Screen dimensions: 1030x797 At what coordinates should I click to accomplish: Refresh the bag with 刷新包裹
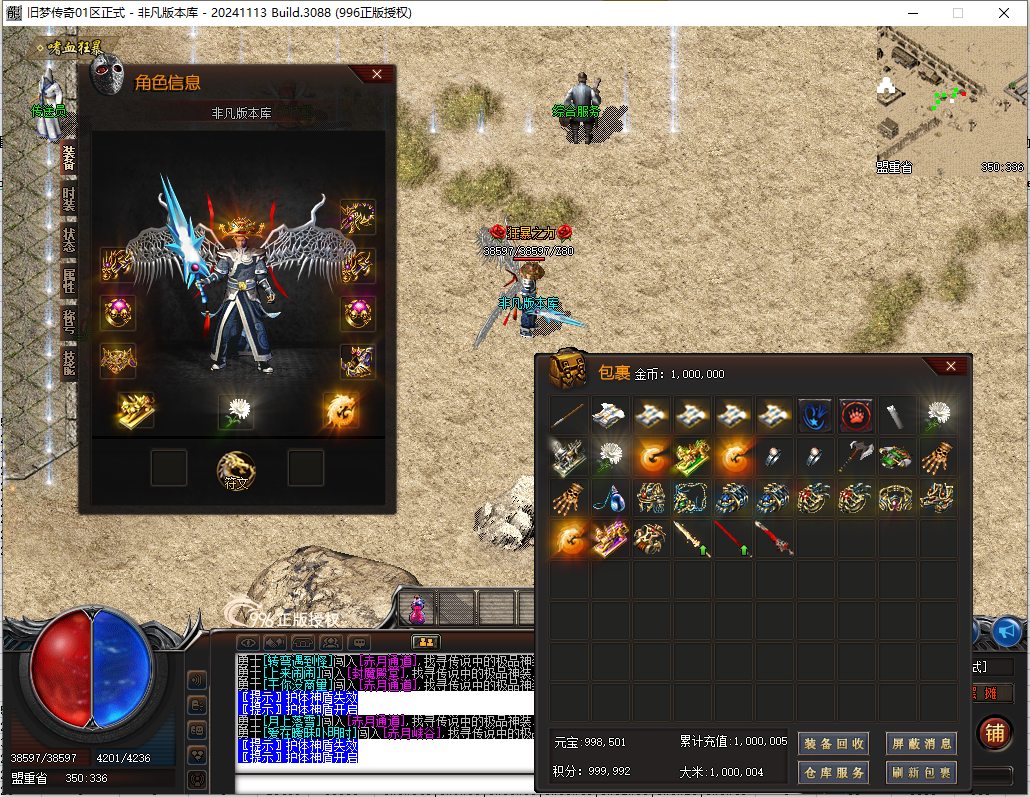pos(921,772)
